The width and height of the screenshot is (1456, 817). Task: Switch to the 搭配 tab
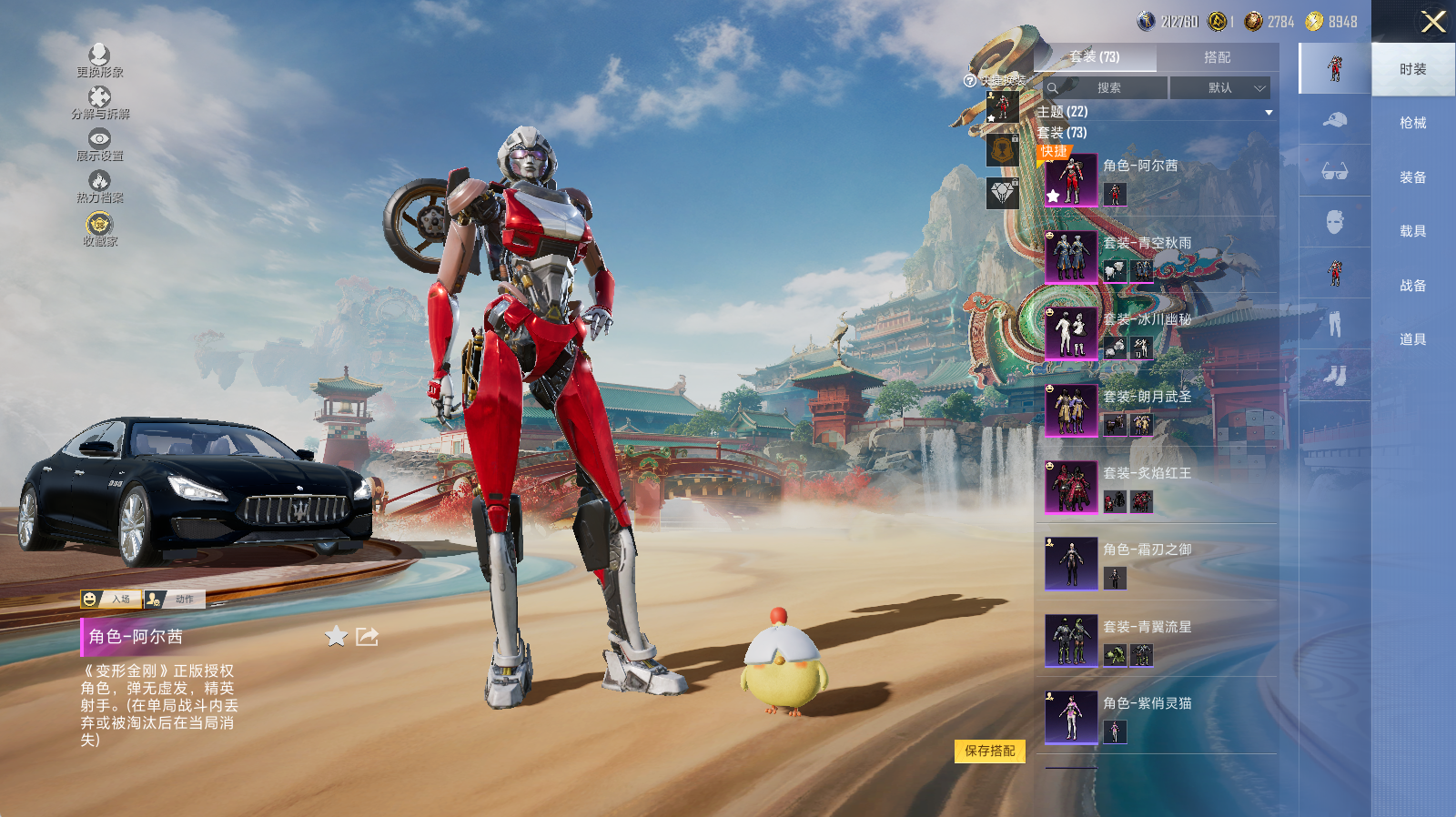[x=1217, y=57]
